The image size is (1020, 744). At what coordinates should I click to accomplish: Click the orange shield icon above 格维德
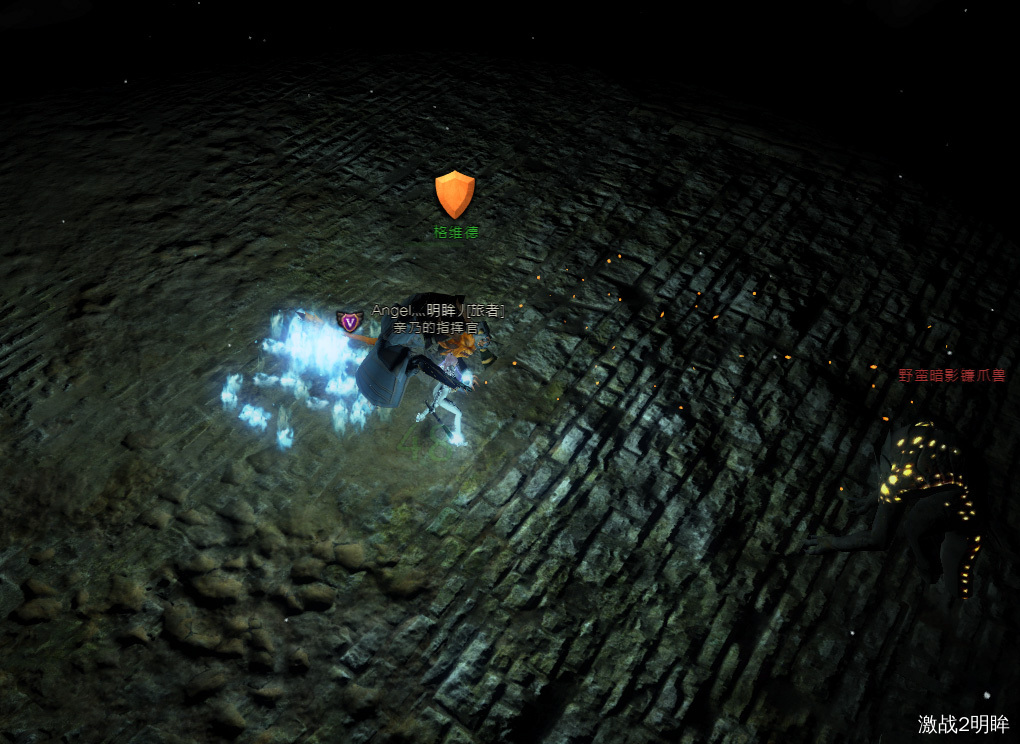pyautogui.click(x=455, y=194)
